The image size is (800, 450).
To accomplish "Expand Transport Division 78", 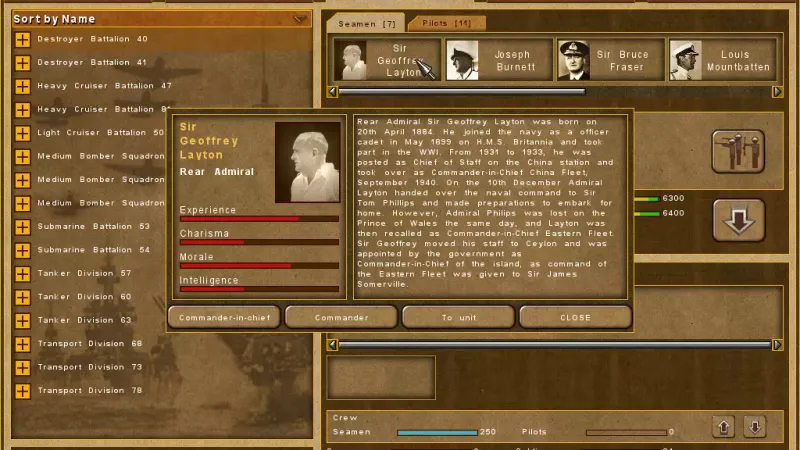I will pos(22,390).
